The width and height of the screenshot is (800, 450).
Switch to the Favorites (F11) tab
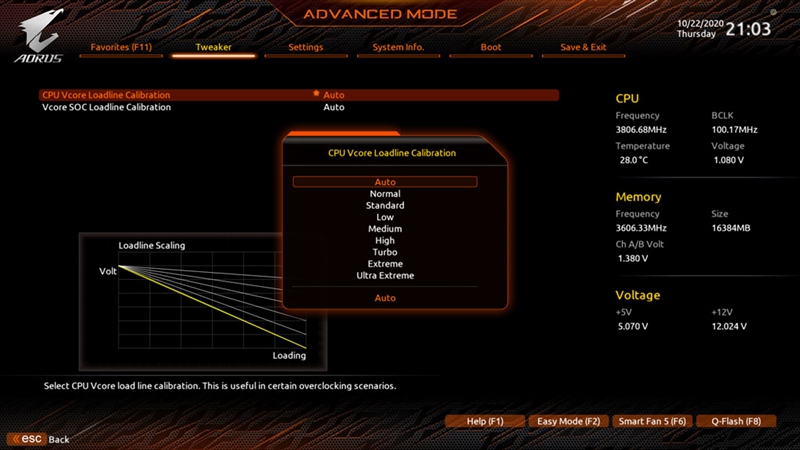[121, 47]
